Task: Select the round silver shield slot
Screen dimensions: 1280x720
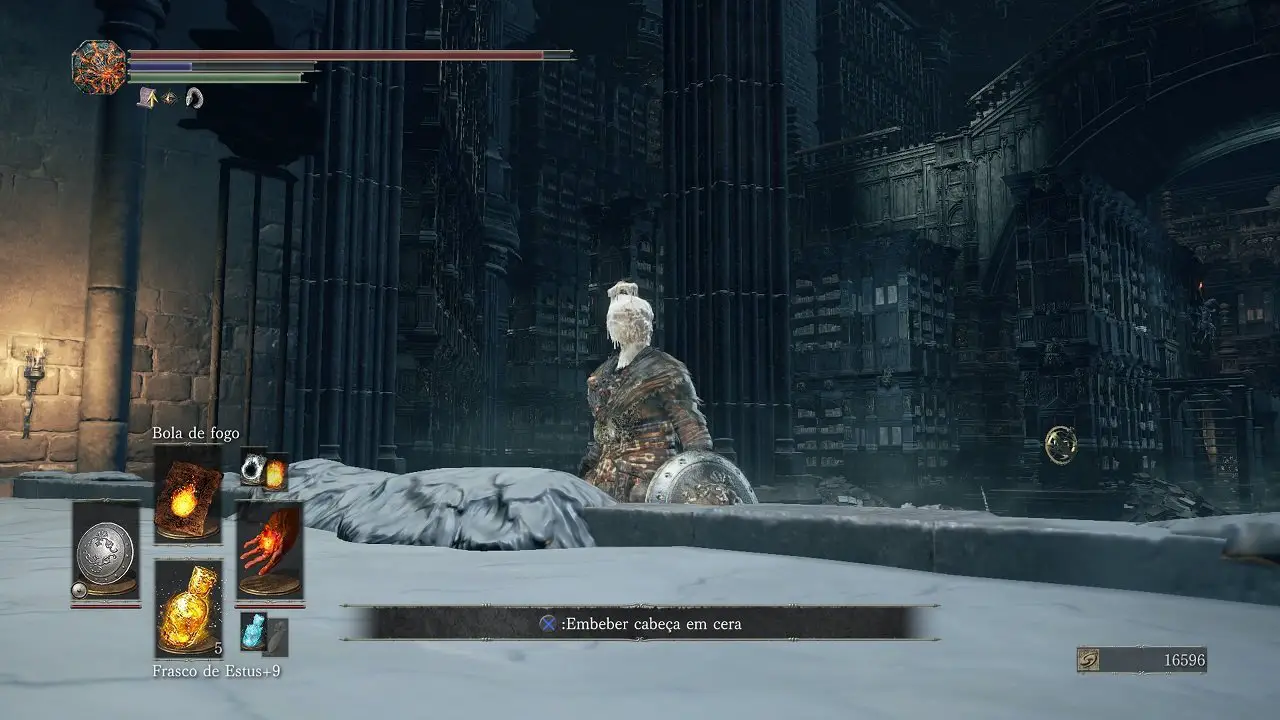Action: click(106, 549)
